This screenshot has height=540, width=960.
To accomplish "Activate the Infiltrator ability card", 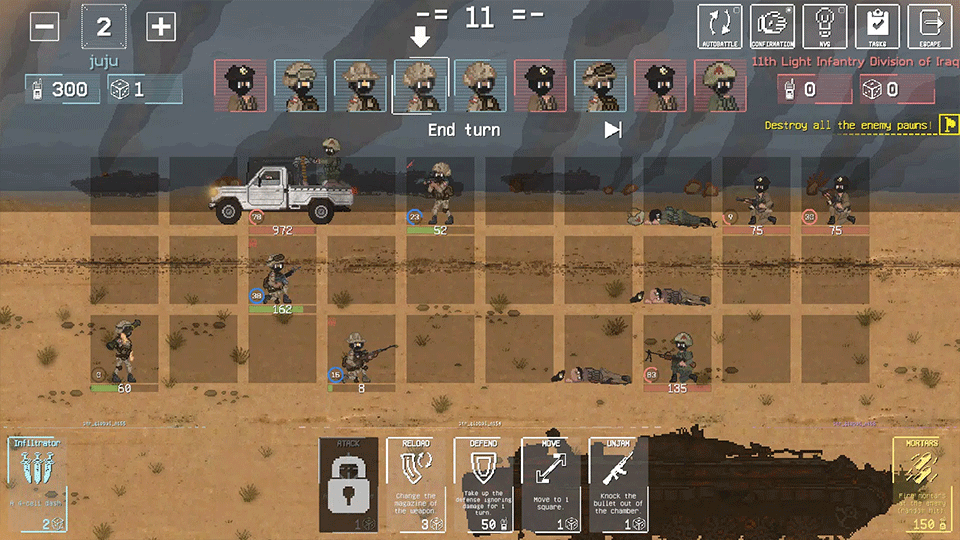I will (37, 483).
